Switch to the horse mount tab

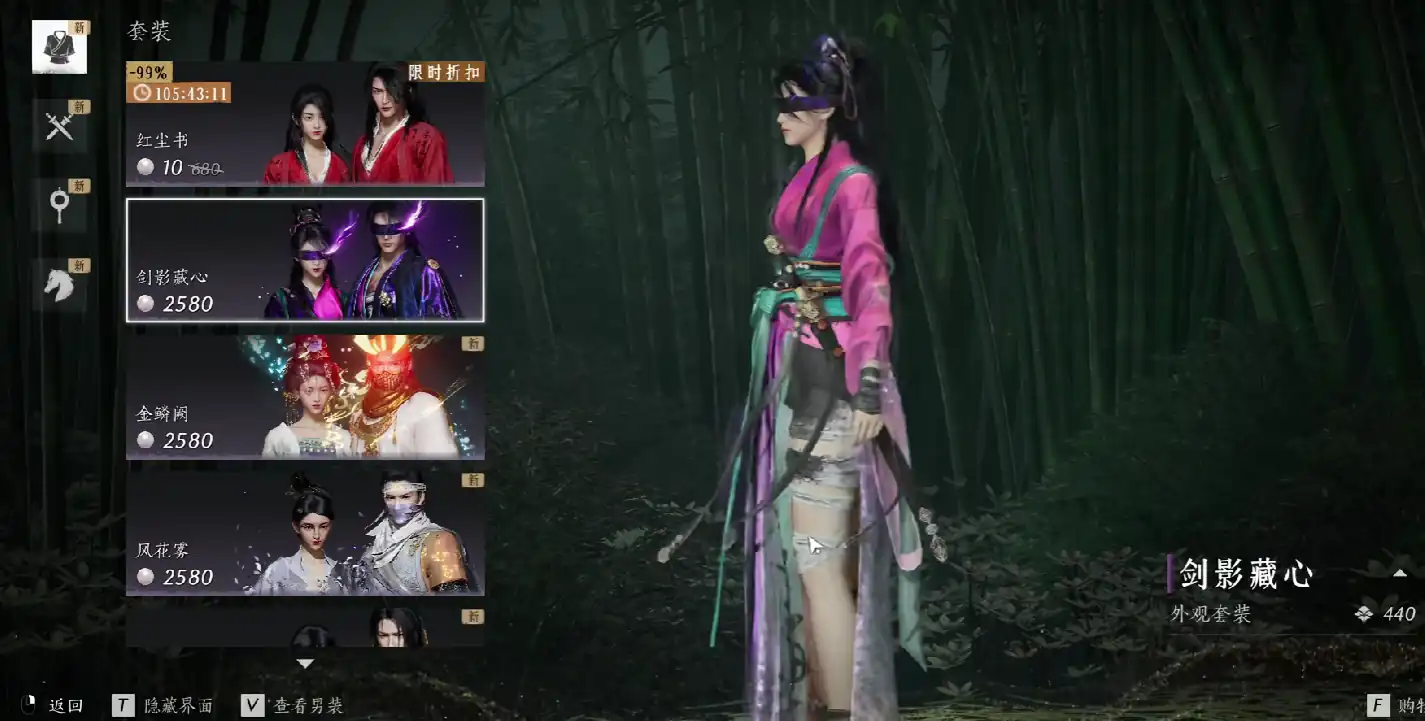pyautogui.click(x=59, y=284)
